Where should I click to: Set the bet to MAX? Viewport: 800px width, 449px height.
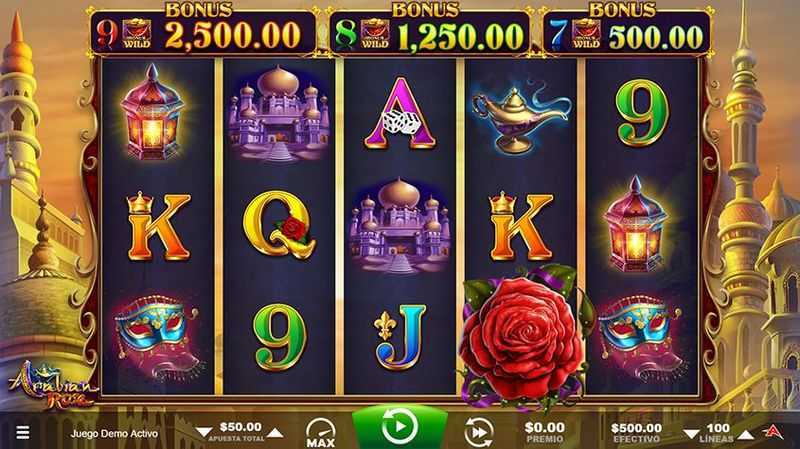click(x=320, y=431)
